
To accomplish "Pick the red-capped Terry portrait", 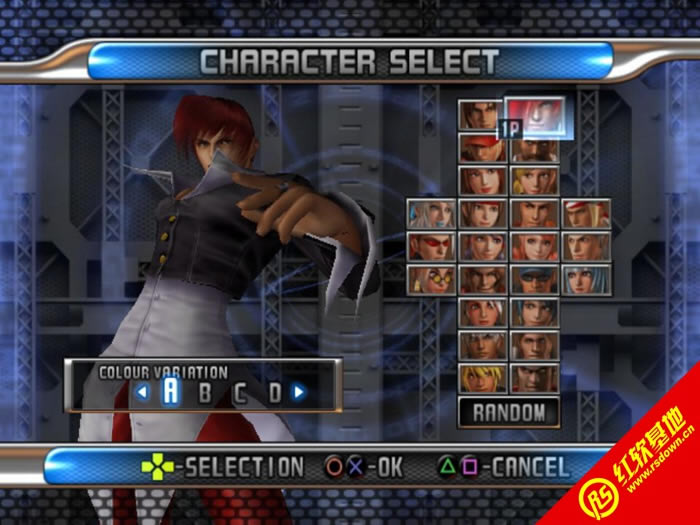I will 481,148.
